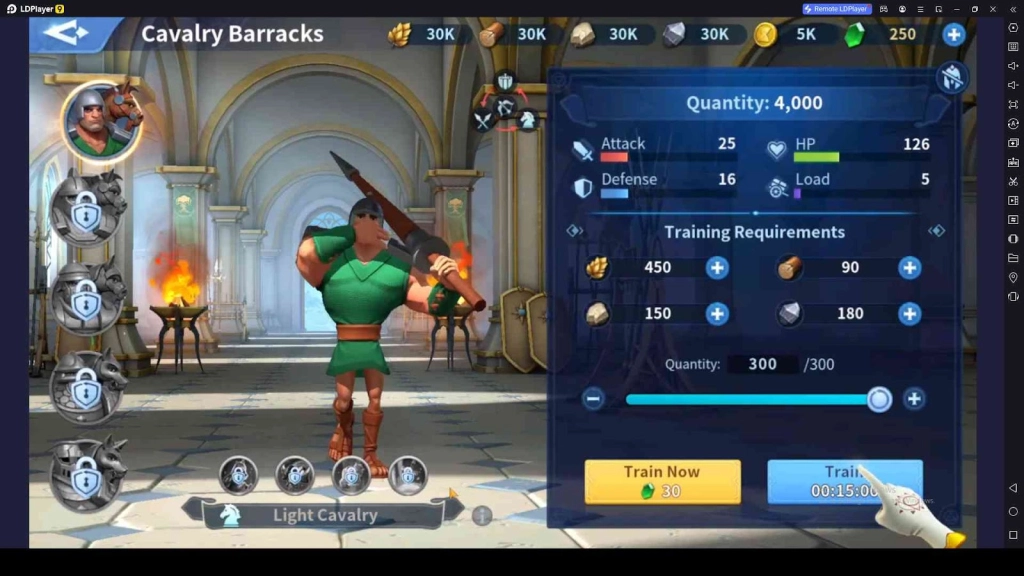Open the Light Cavalry info icon
This screenshot has width=1024, height=576.
pos(482,516)
